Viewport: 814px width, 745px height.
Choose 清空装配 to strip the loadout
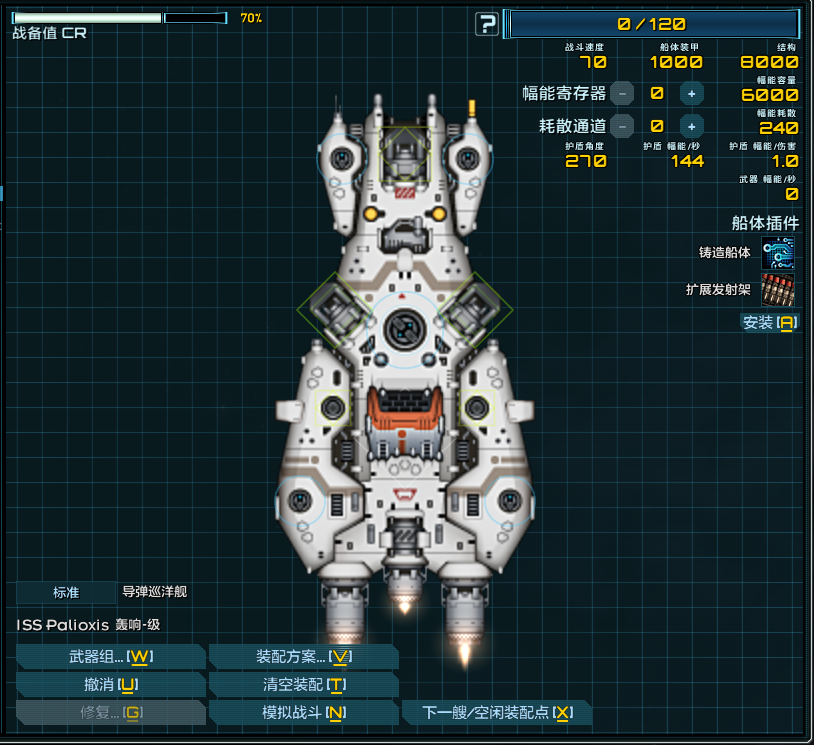(303, 685)
